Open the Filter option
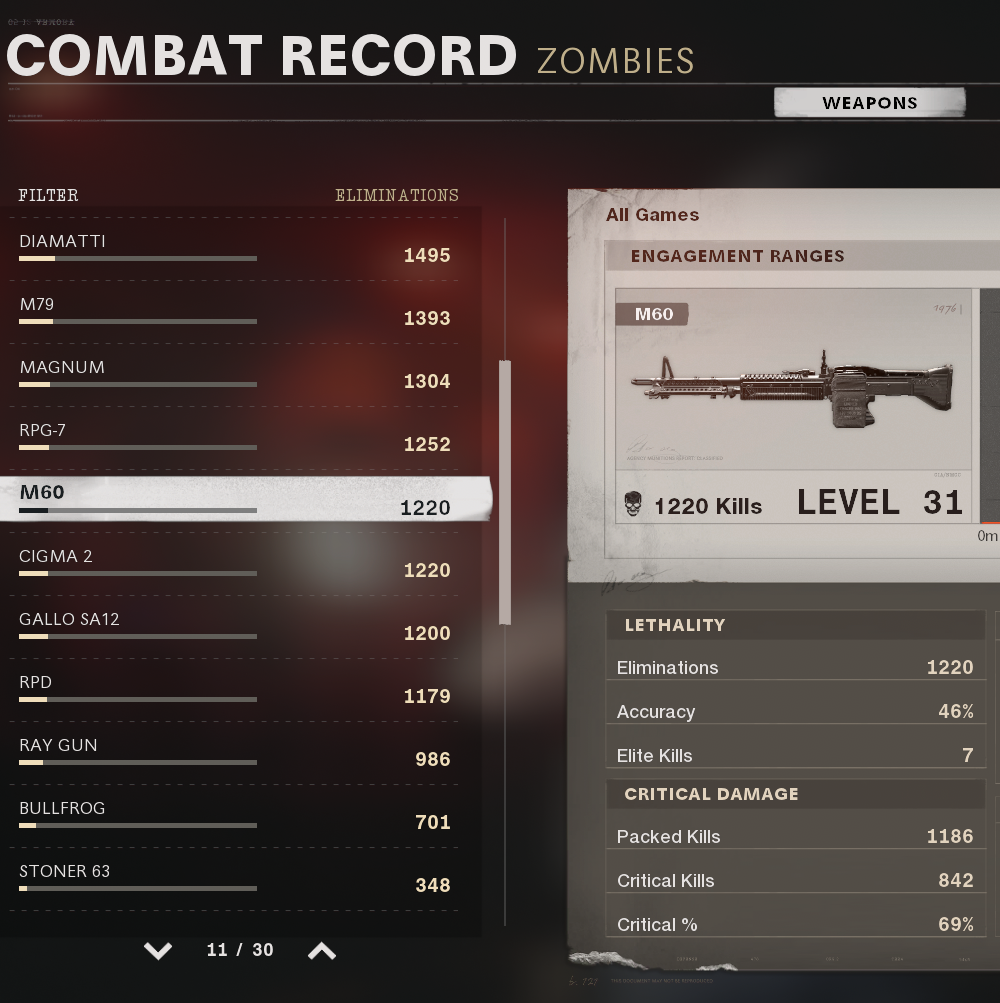Viewport: 1000px width, 1003px height. pyautogui.click(x=48, y=195)
